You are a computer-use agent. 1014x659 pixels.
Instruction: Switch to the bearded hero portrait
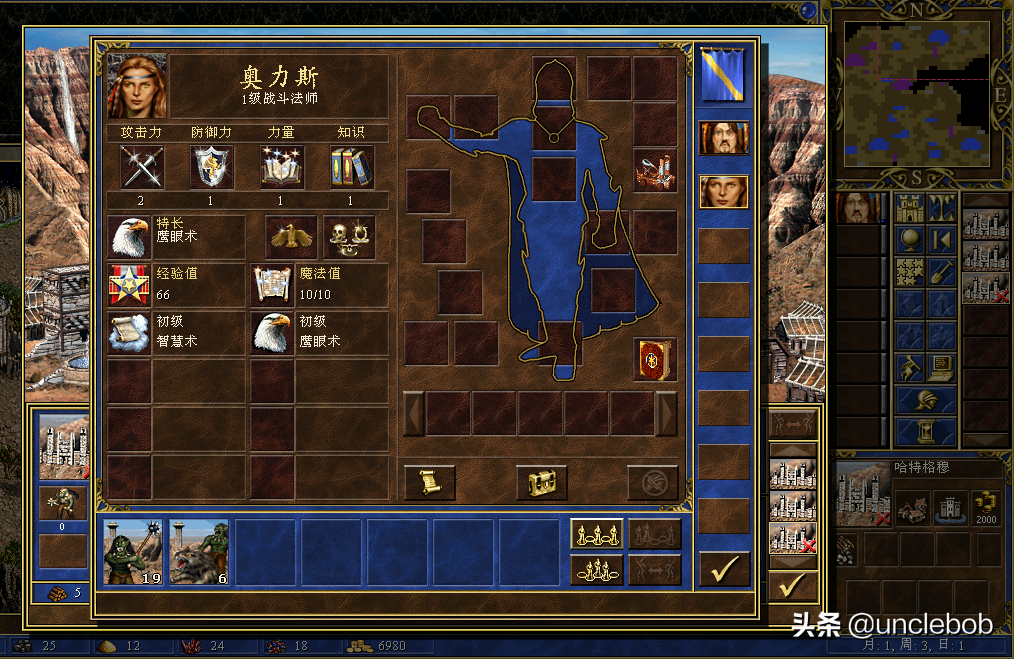click(x=724, y=138)
